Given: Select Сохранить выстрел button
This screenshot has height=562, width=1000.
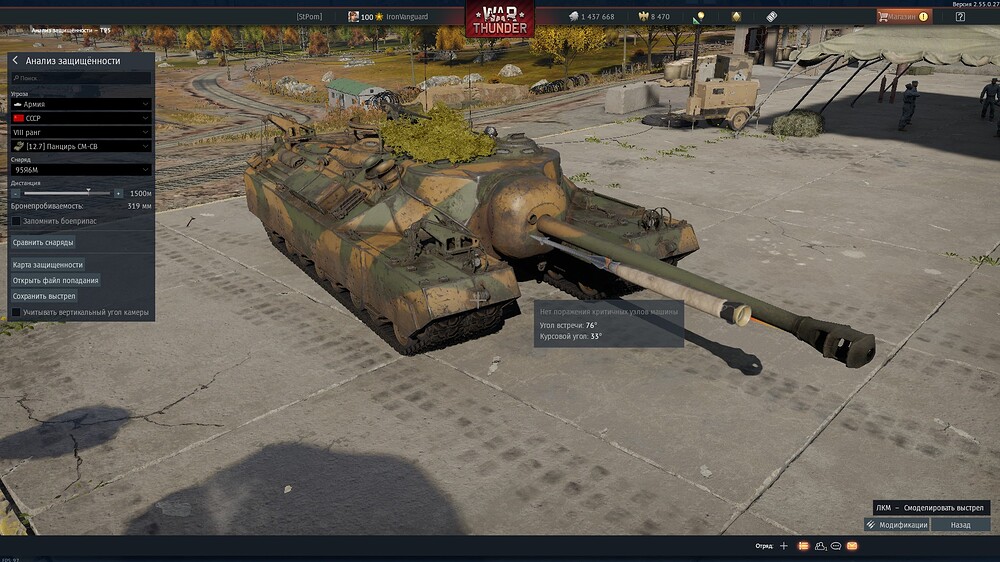Looking at the screenshot, I should point(43,296).
